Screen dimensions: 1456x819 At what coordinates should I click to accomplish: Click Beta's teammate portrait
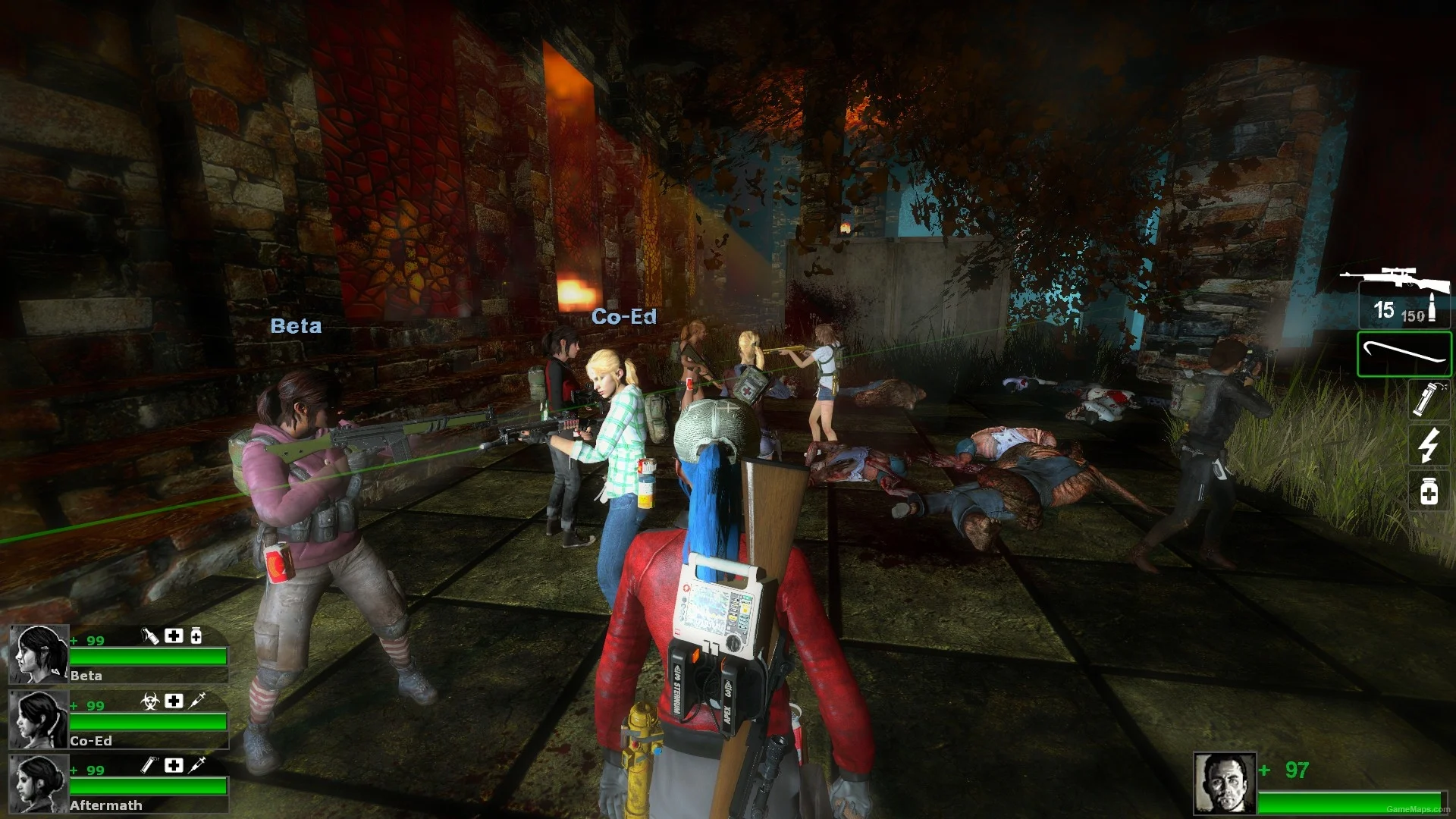tap(39, 654)
